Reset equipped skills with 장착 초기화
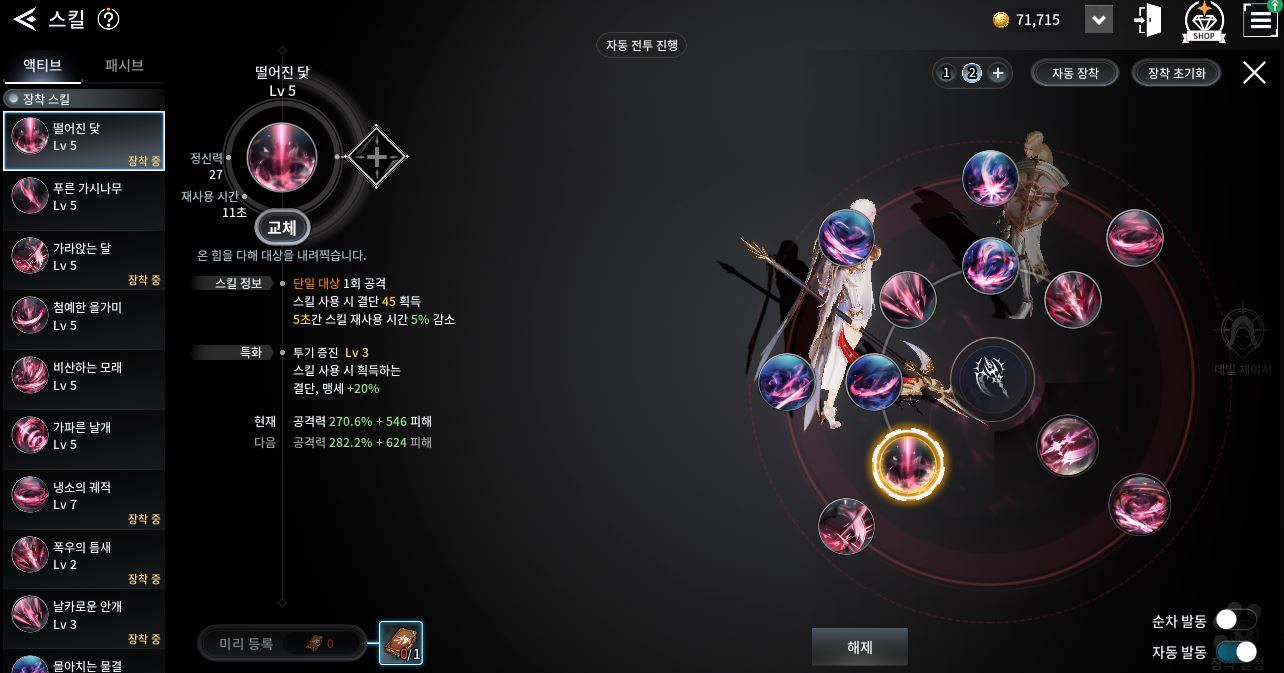 [1176, 73]
